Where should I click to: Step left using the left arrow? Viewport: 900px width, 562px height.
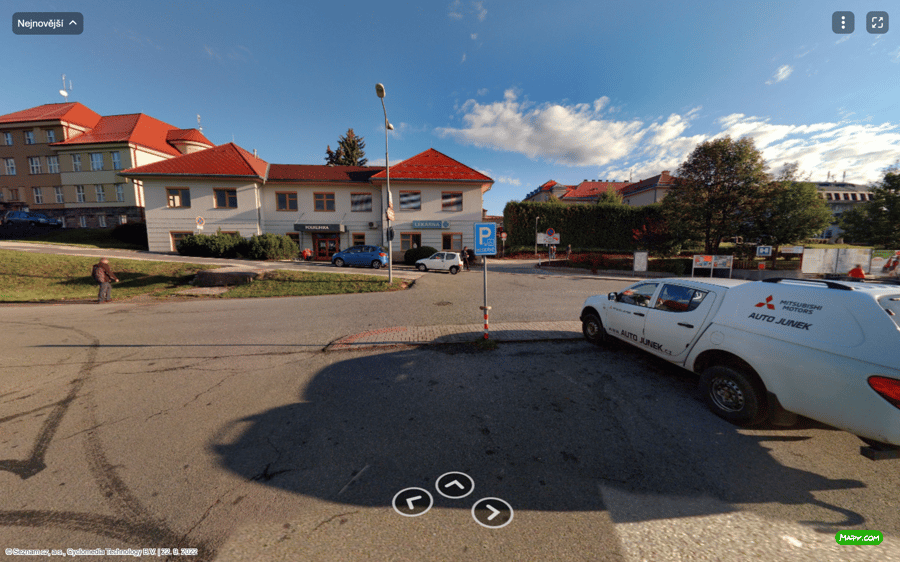click(412, 502)
